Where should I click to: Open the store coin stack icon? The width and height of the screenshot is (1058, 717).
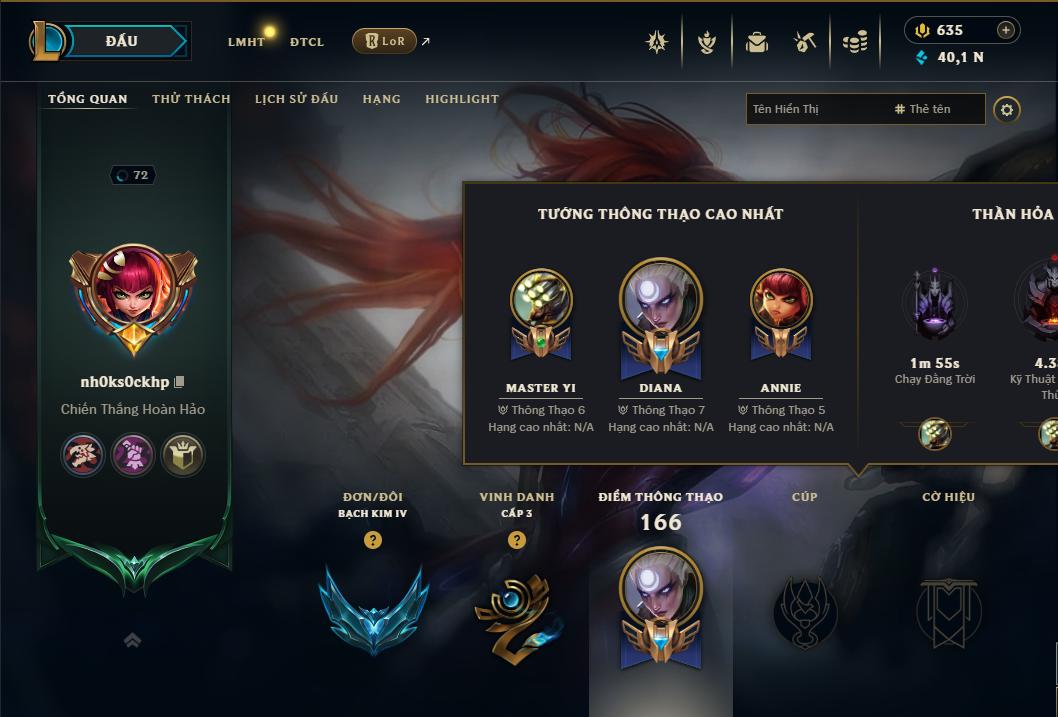pyautogui.click(x=855, y=42)
